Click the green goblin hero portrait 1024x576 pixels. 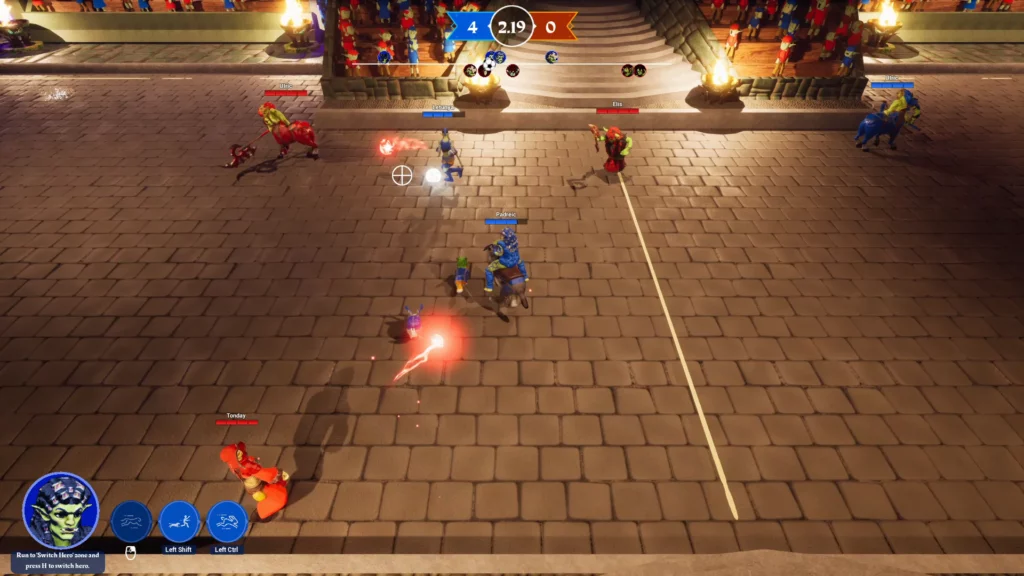(61, 510)
